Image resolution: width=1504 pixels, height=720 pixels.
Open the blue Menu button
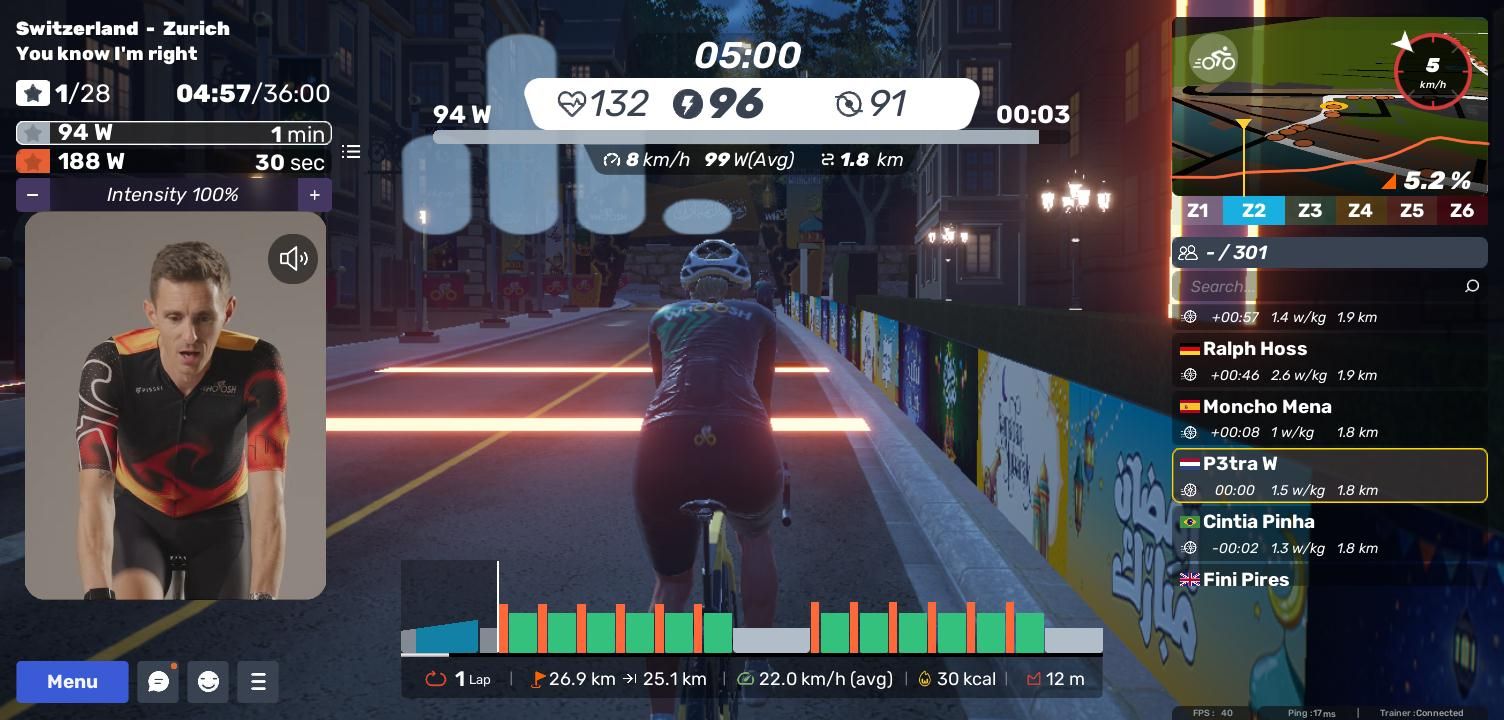point(72,682)
